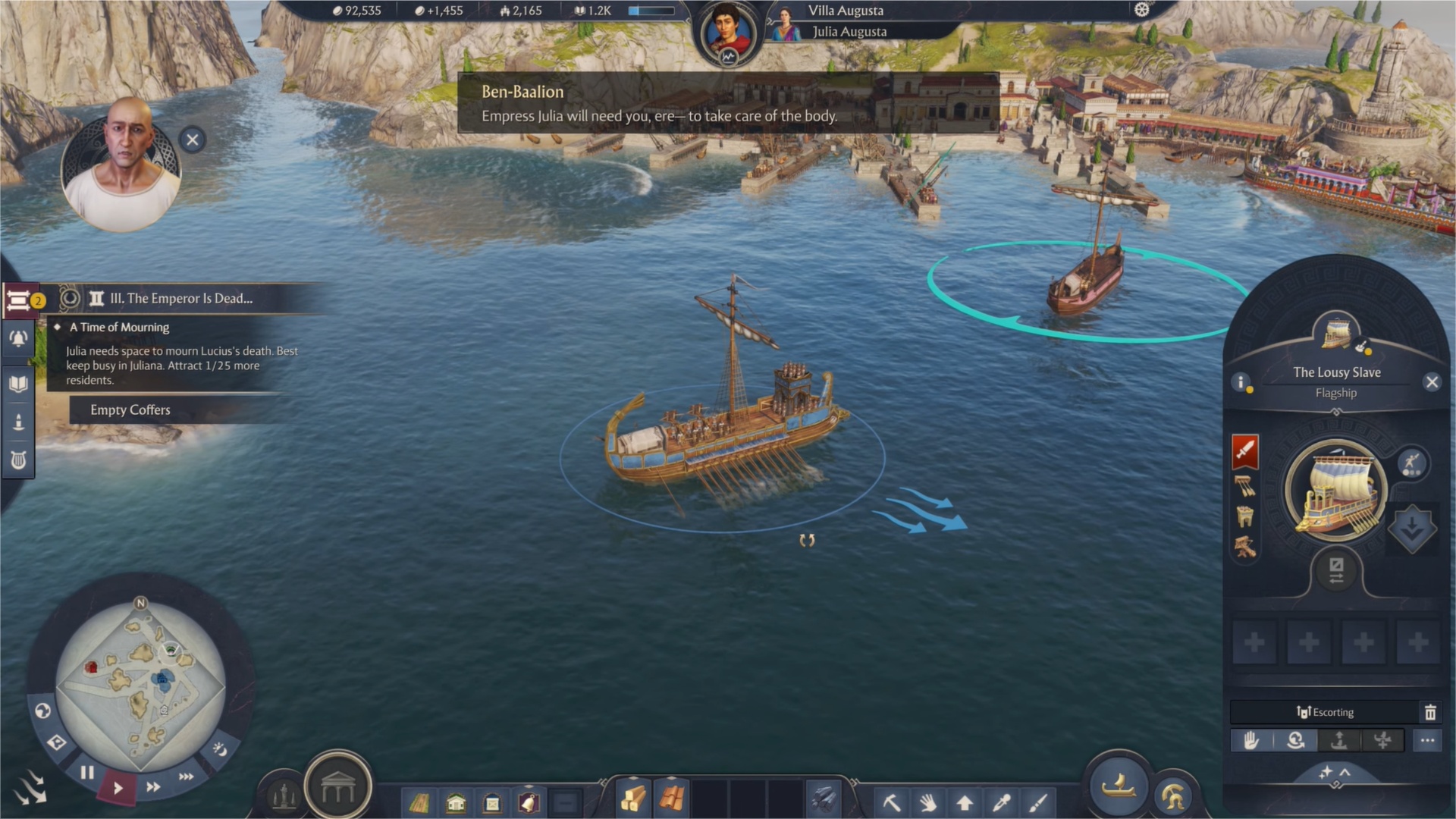Click the ship info button
Screen dimensions: 1456x819
tap(1241, 382)
